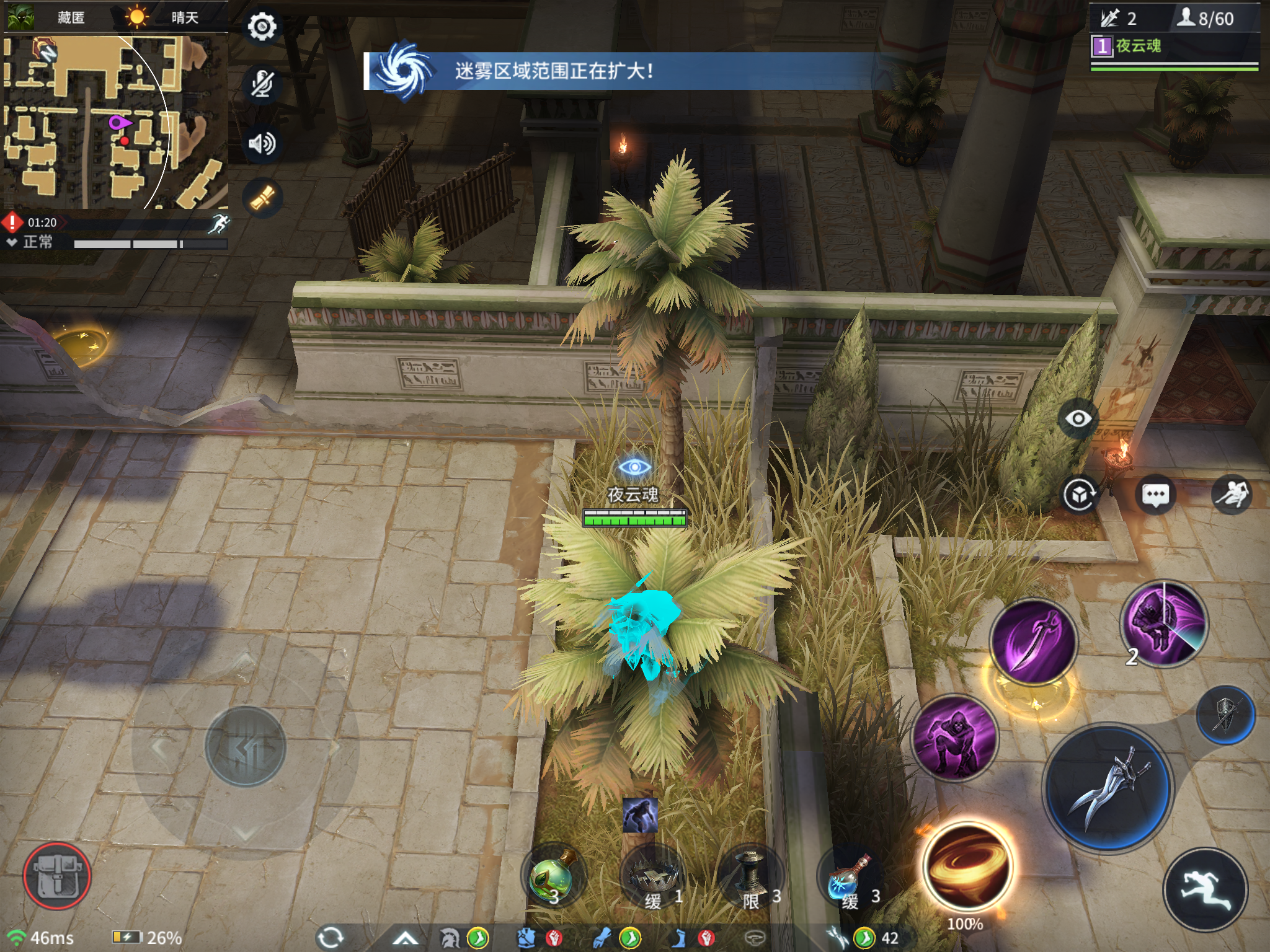This screenshot has height=952, width=1270.
Task: Activate the purple crouching assassin skill
Action: (x=955, y=738)
